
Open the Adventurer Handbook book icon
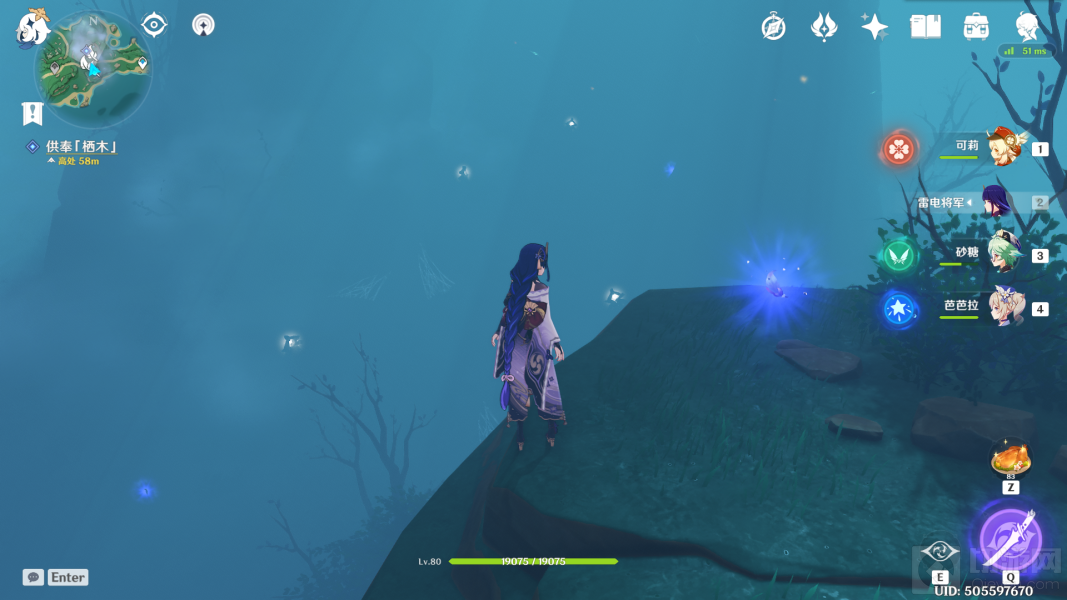pyautogui.click(x=925, y=27)
